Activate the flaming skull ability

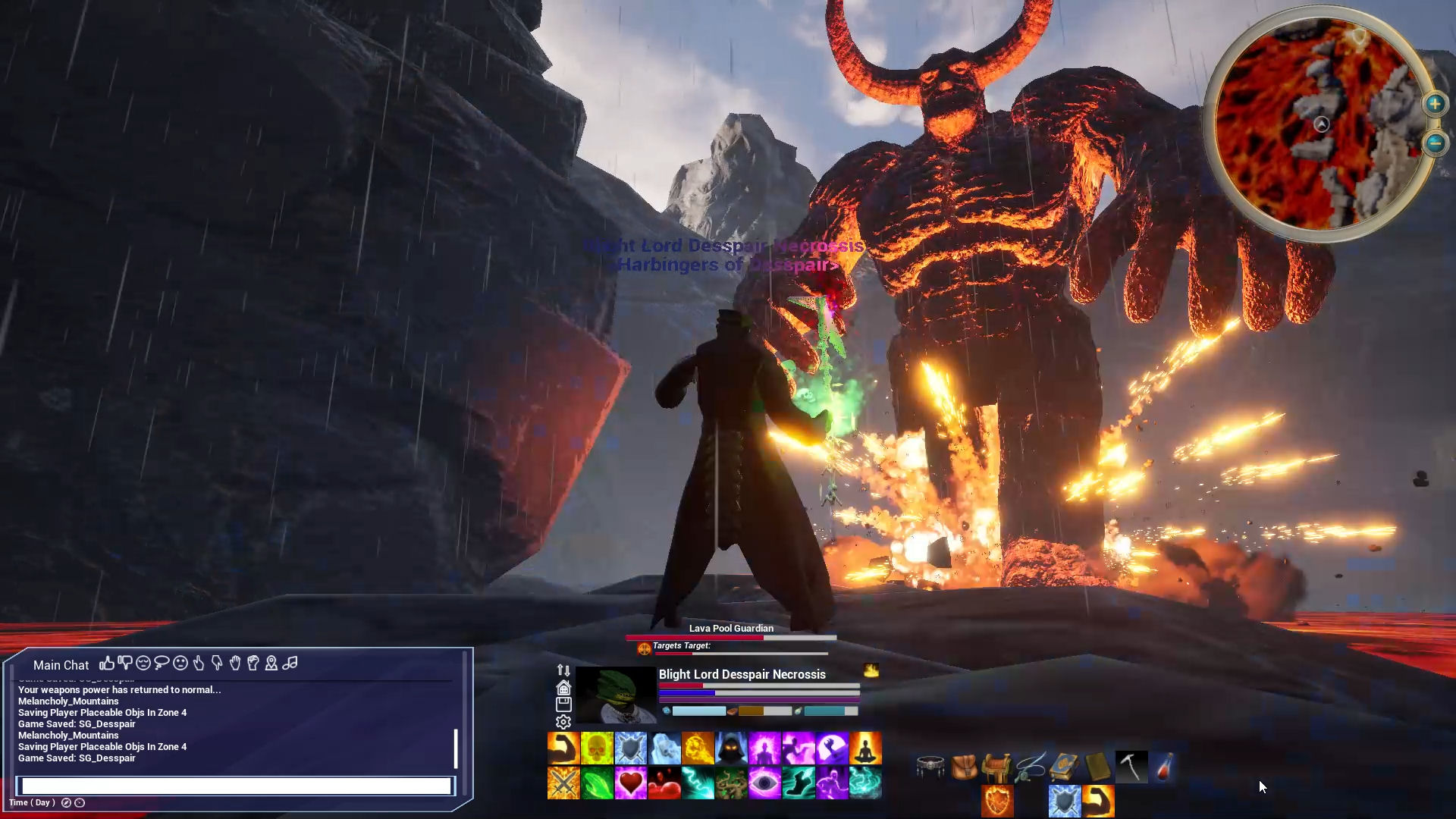(x=597, y=748)
